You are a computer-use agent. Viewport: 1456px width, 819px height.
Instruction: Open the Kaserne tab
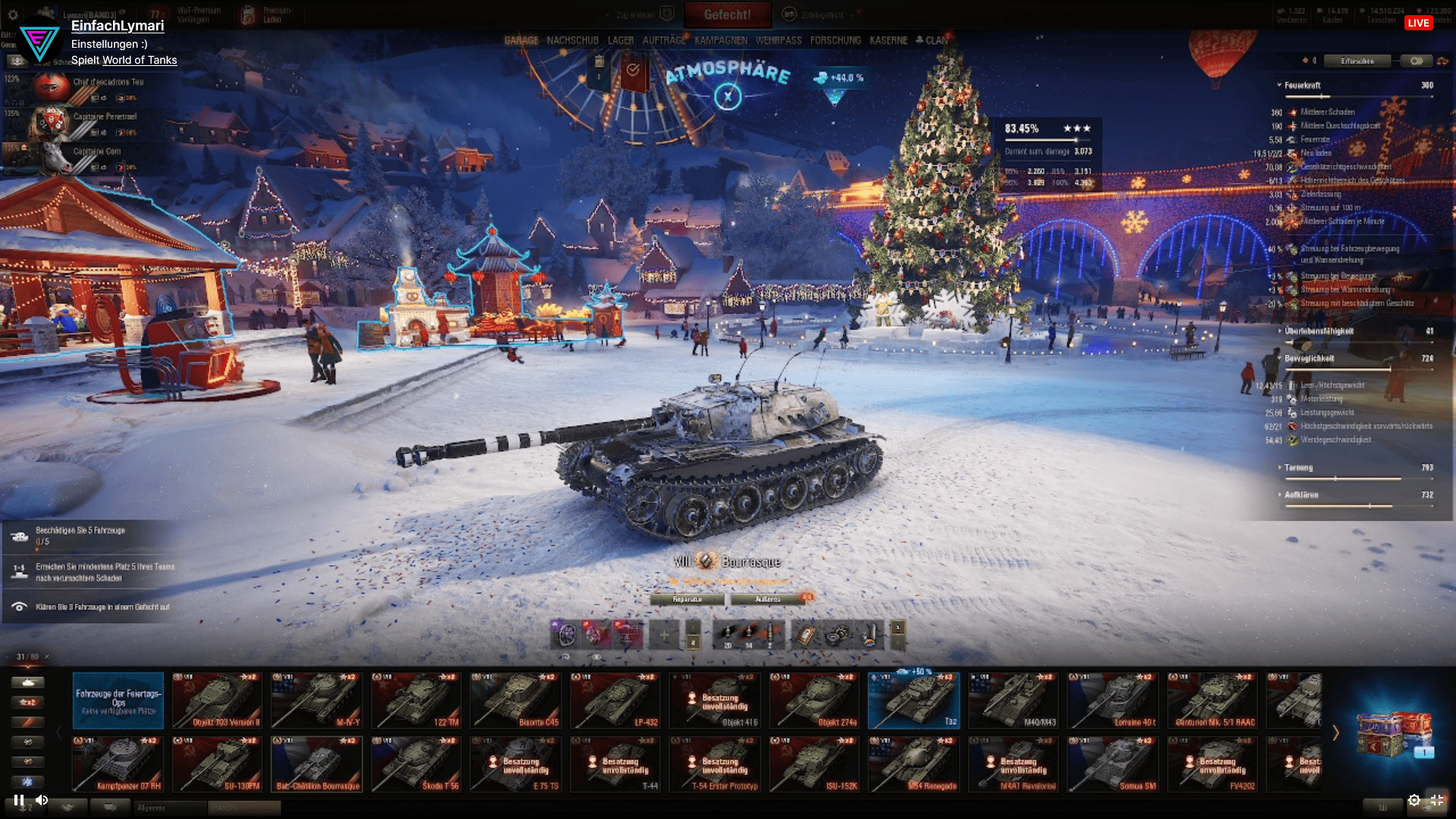[x=888, y=40]
